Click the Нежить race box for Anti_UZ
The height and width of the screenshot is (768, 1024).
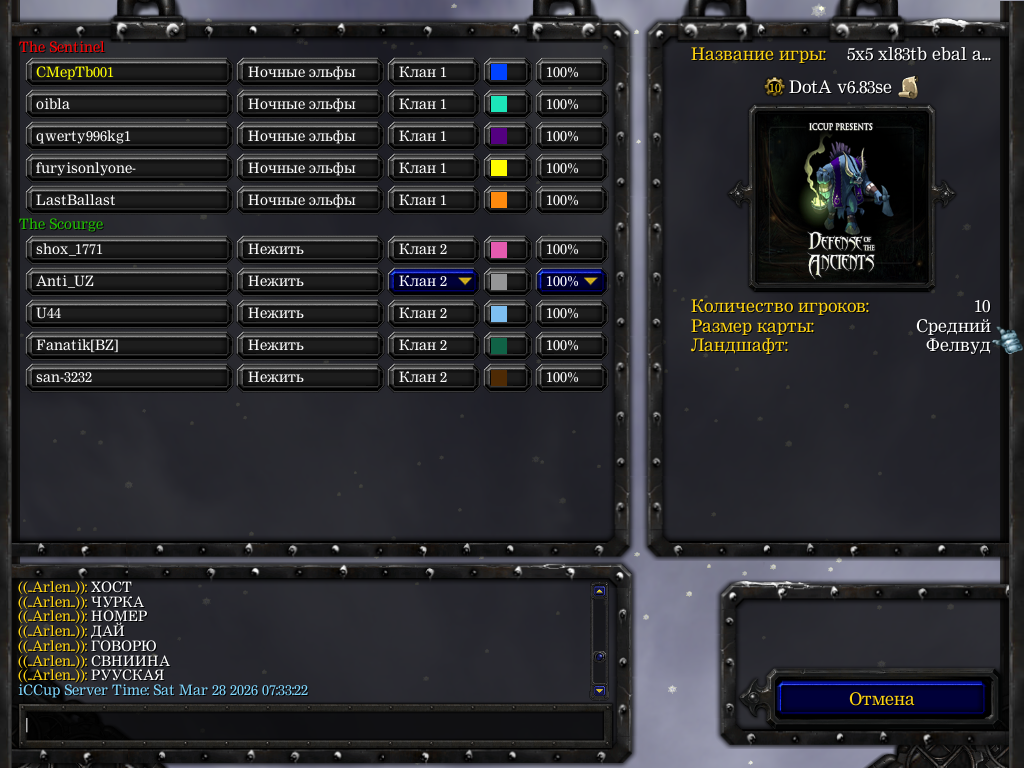click(x=309, y=281)
